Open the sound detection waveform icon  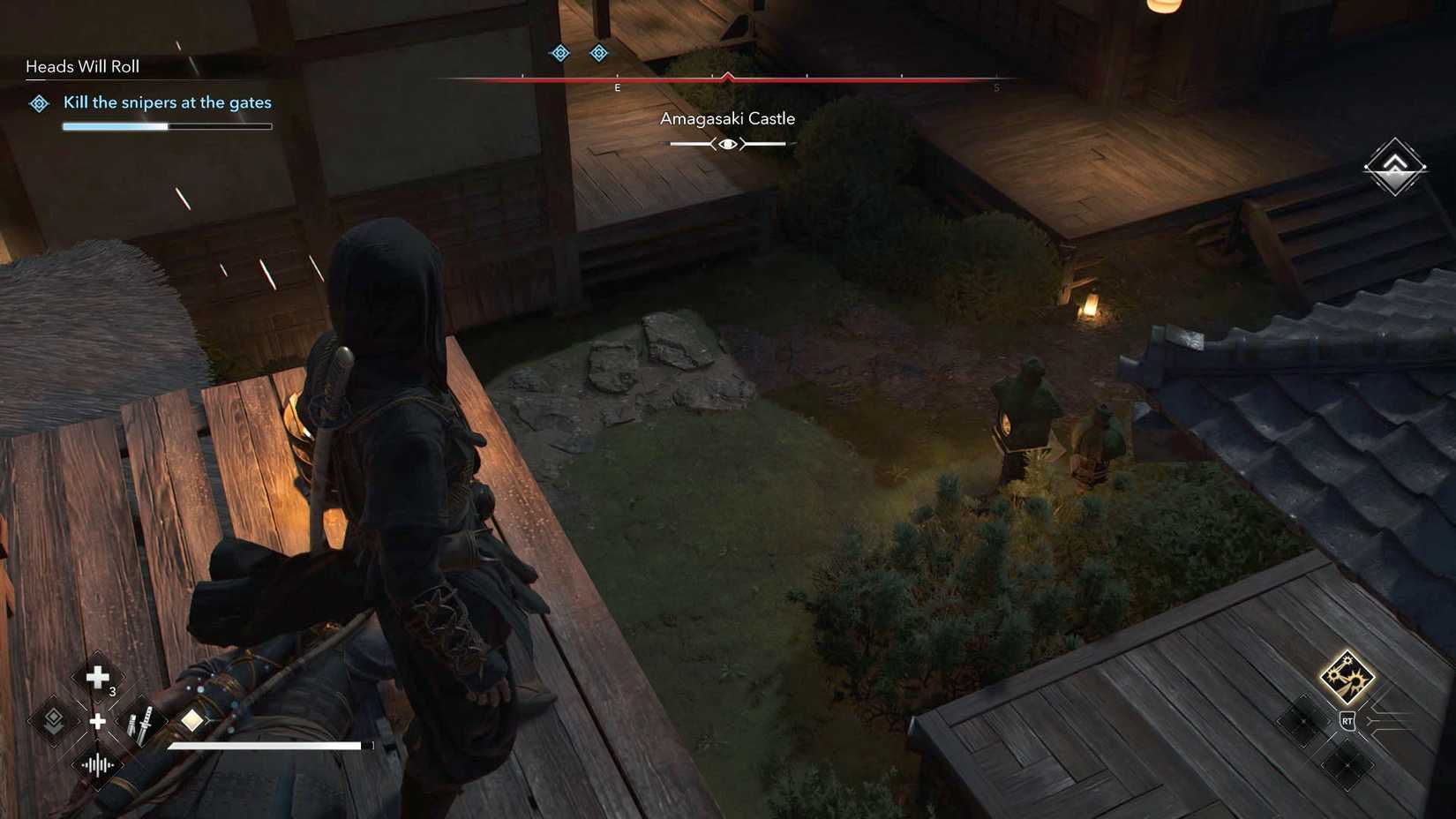pyautogui.click(x=97, y=765)
